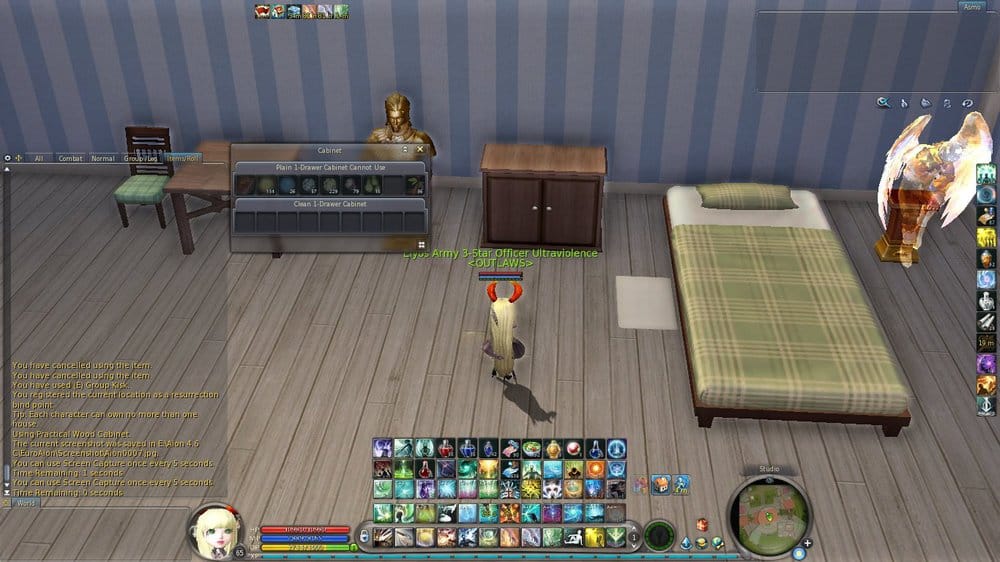Viewport: 1000px width, 562px height.
Task: Switch to the All chat tab
Action: [39, 158]
